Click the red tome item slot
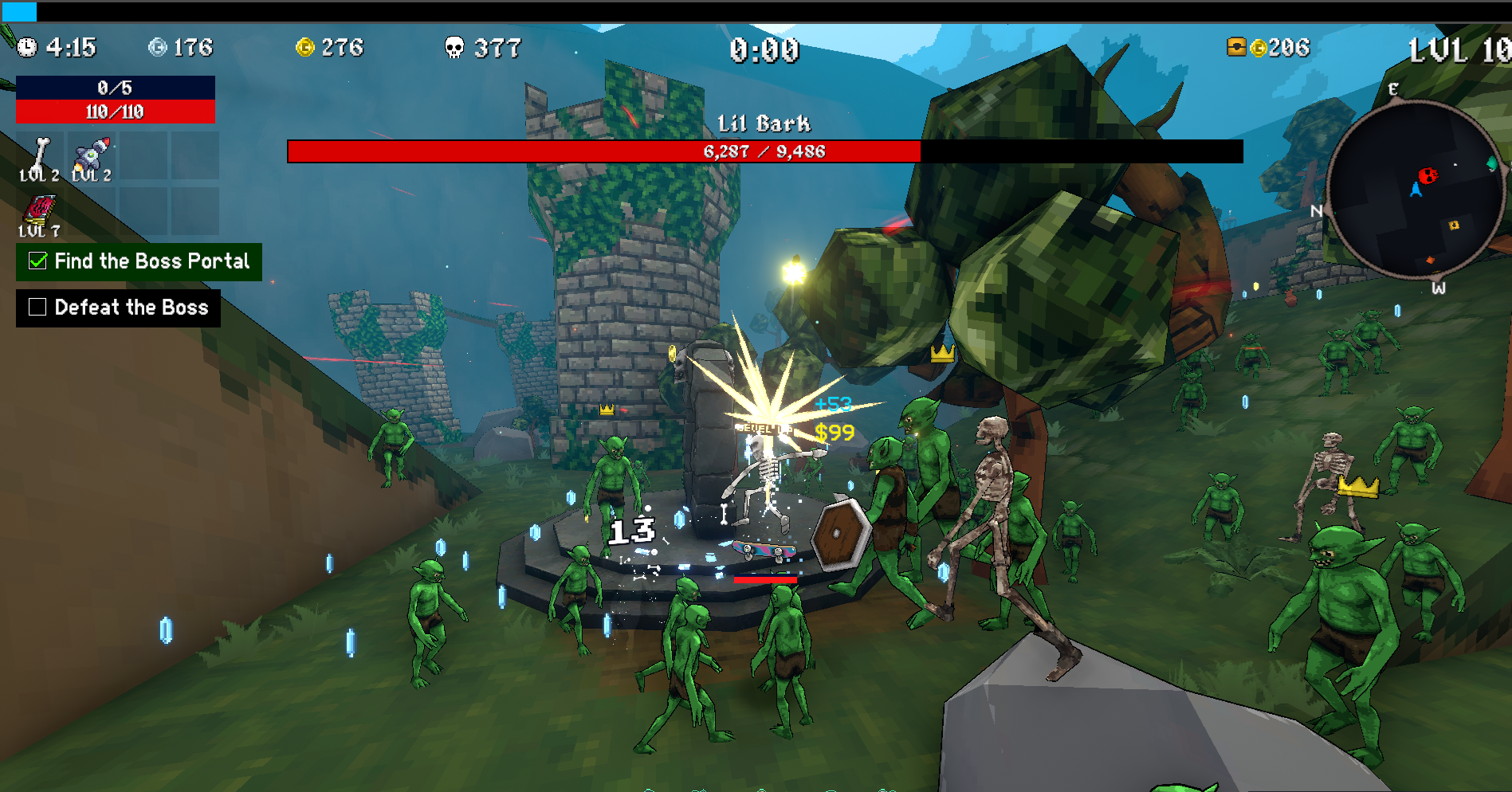Viewport: 1512px width, 792px height. point(39,213)
